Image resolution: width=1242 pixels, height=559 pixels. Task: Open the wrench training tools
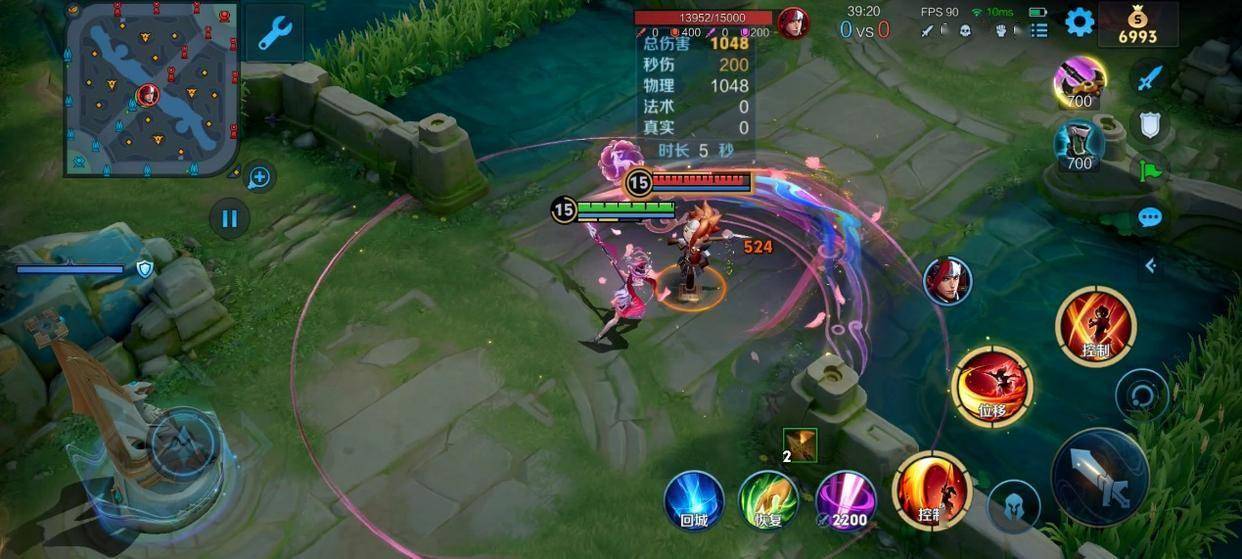pos(273,33)
